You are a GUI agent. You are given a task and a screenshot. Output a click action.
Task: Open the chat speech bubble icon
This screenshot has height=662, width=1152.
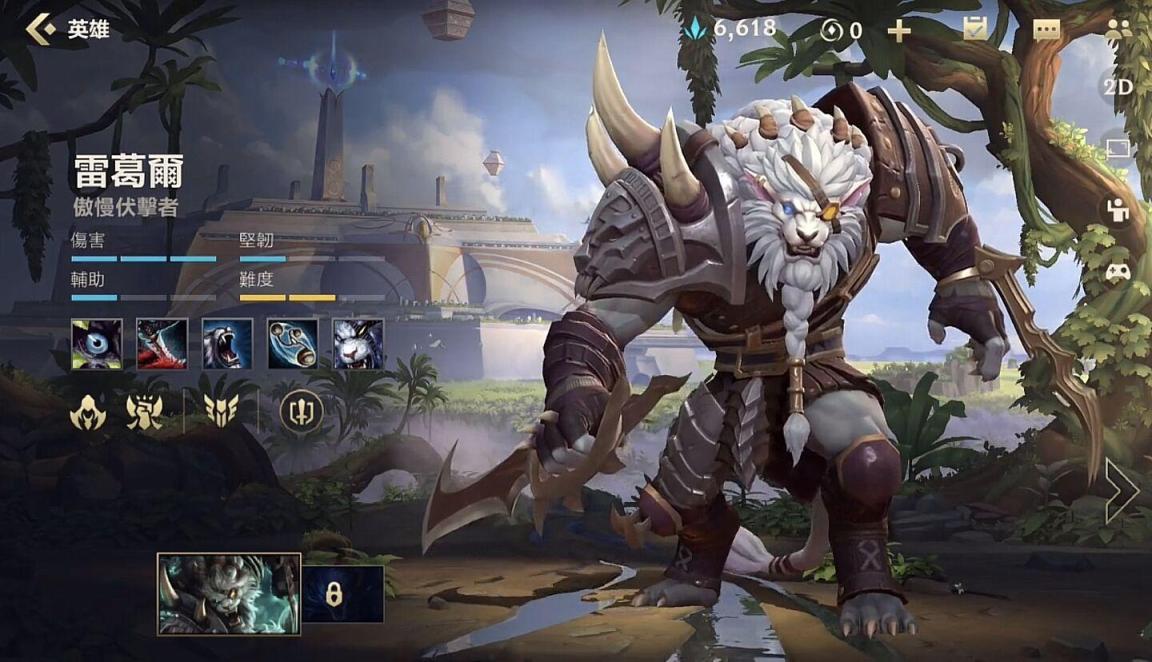(x=1046, y=30)
